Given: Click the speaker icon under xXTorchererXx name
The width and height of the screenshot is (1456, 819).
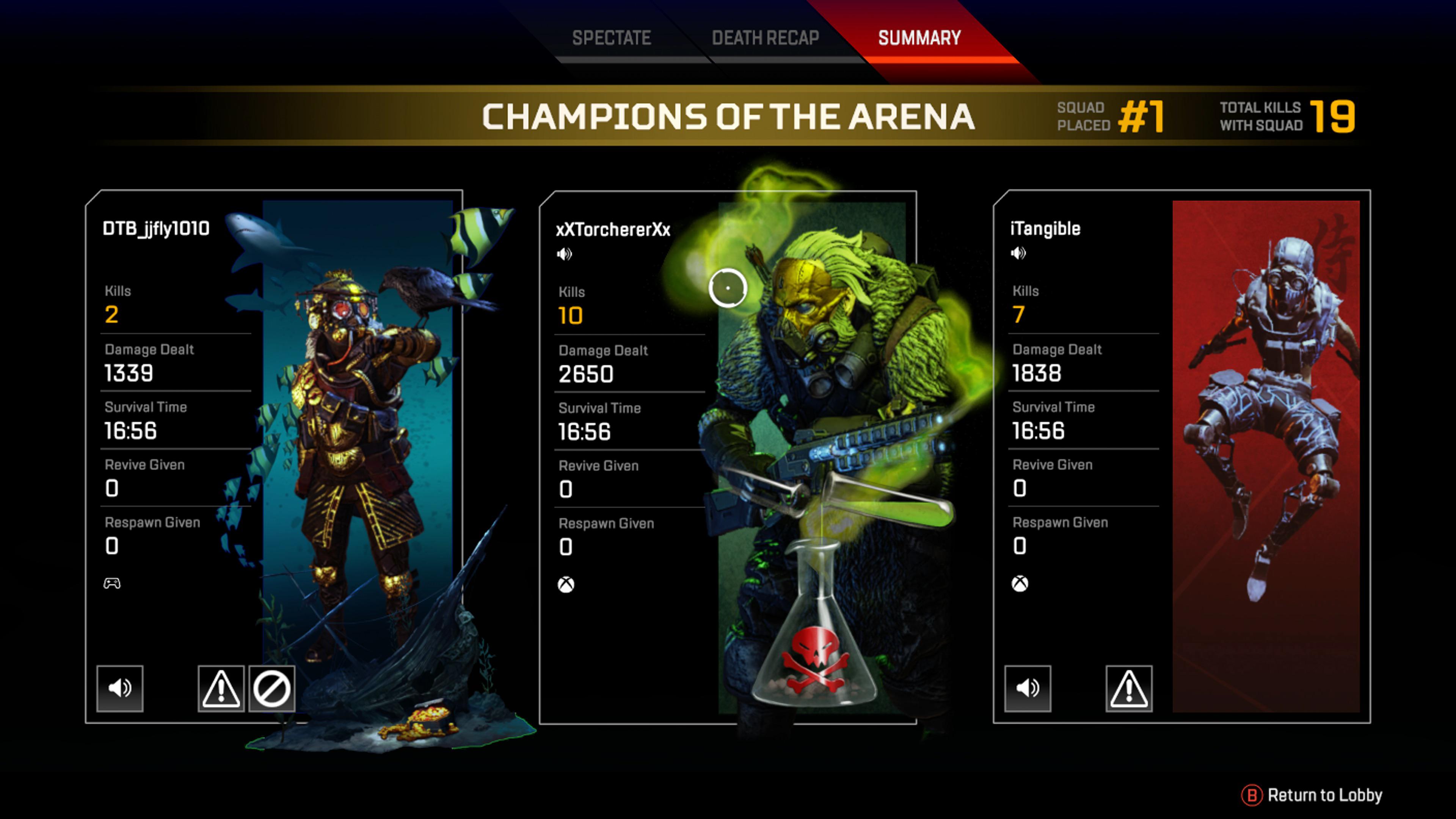Looking at the screenshot, I should tap(564, 253).
